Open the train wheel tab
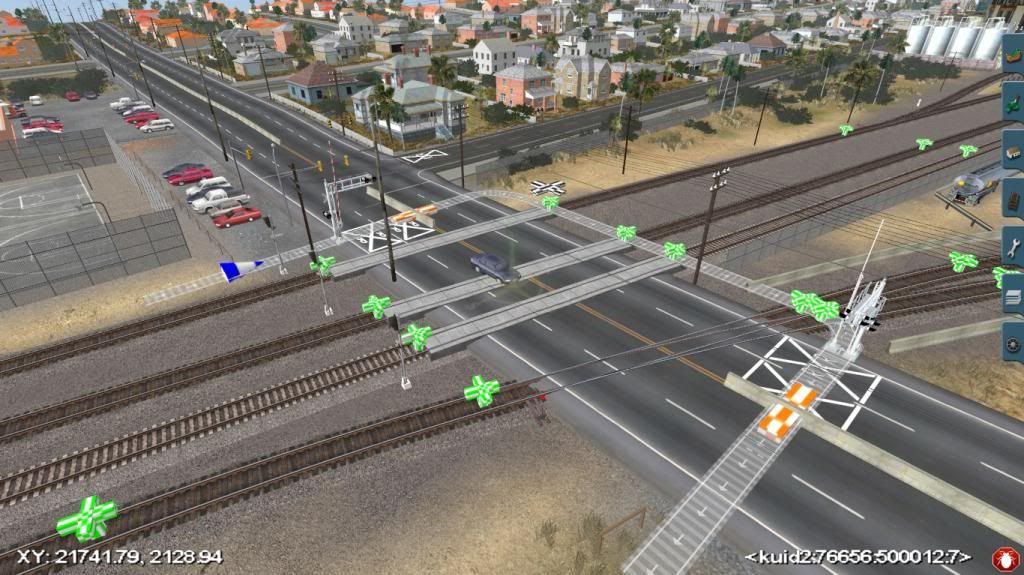 [x=1013, y=343]
